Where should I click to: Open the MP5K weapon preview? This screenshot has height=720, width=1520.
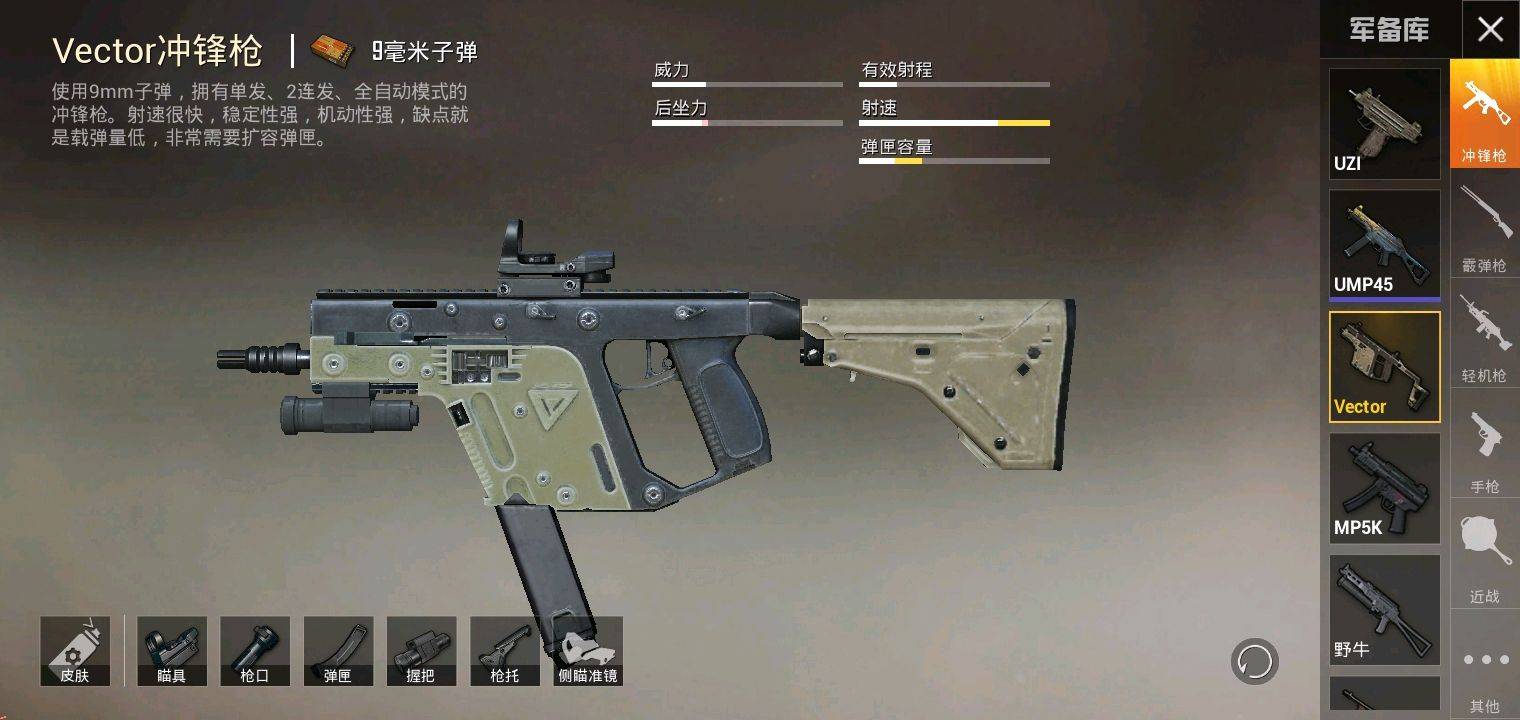point(1384,487)
